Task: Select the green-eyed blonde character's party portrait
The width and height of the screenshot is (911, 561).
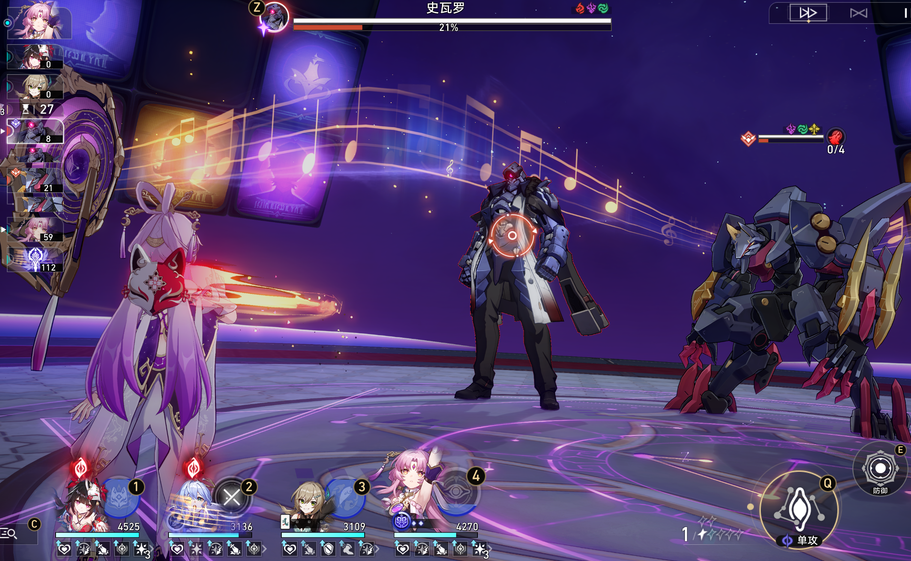Action: point(307,506)
